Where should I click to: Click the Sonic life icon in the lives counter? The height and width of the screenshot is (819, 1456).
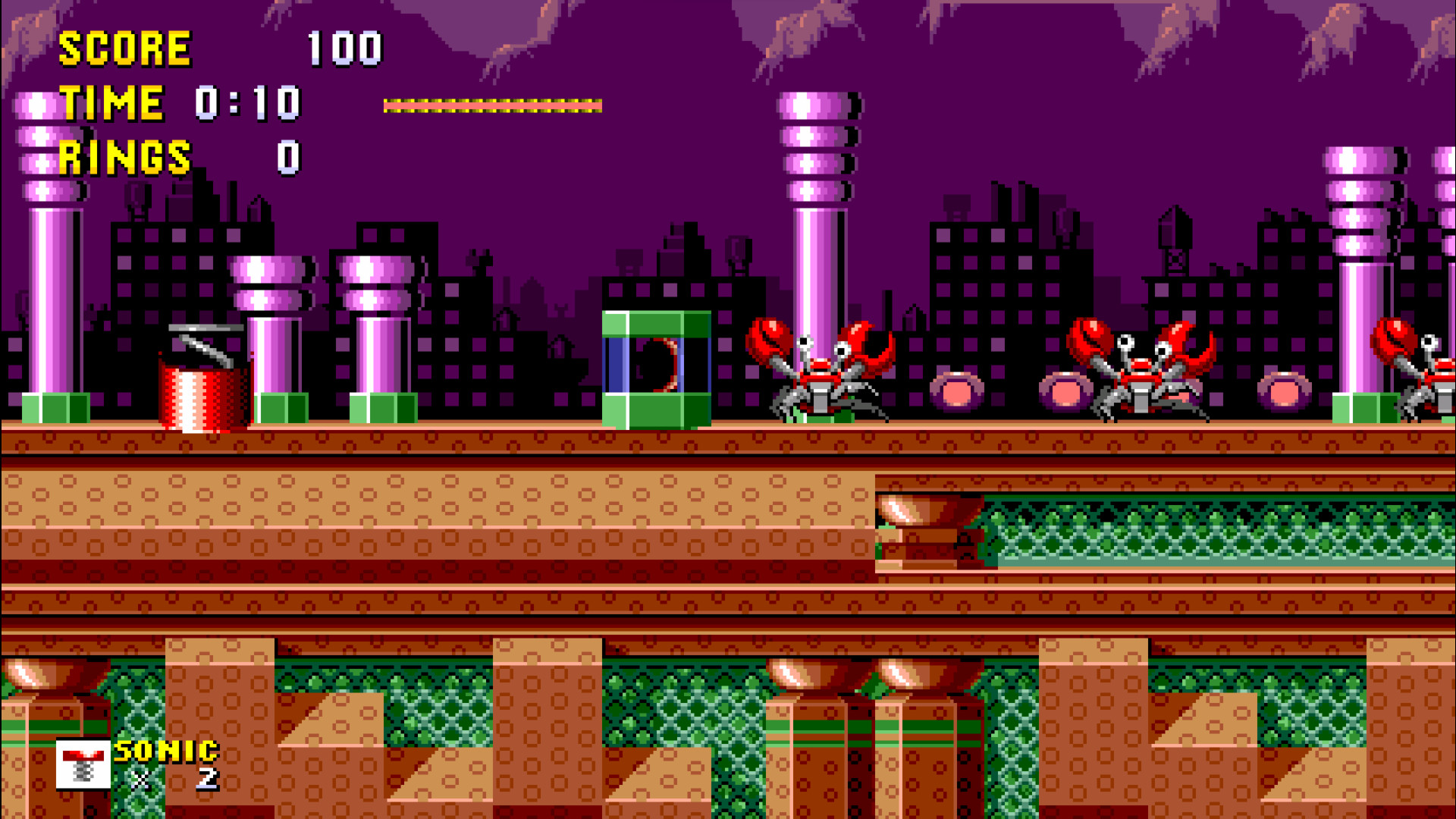point(82,762)
